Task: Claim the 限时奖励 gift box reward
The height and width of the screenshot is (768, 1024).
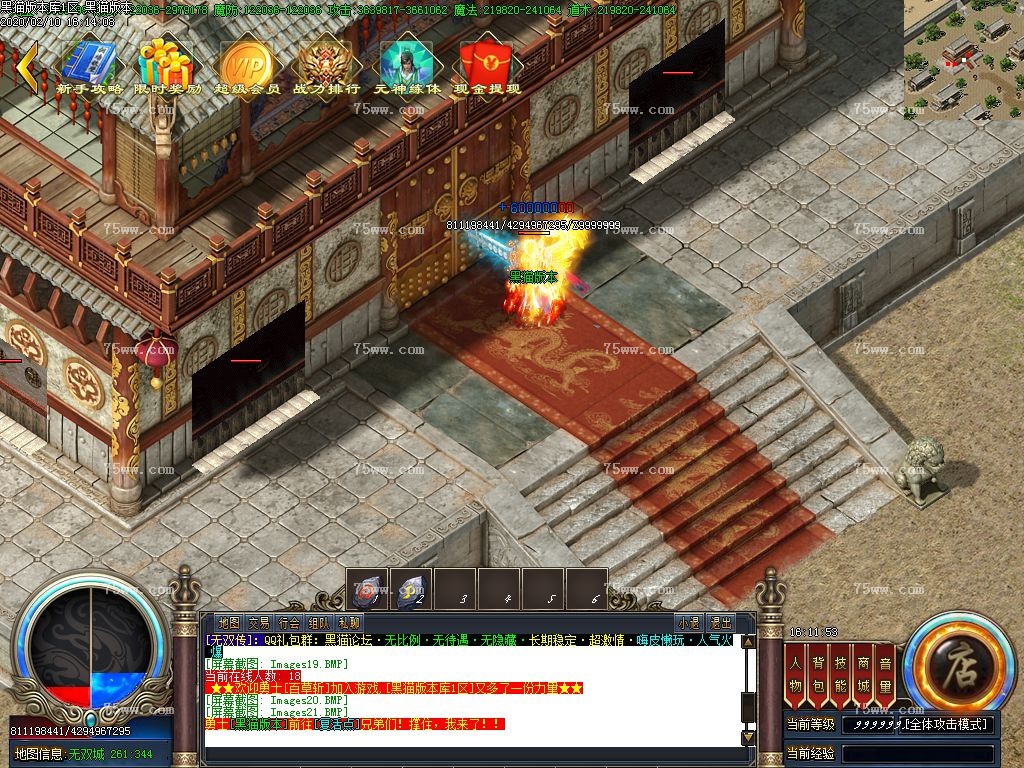Action: pos(167,64)
